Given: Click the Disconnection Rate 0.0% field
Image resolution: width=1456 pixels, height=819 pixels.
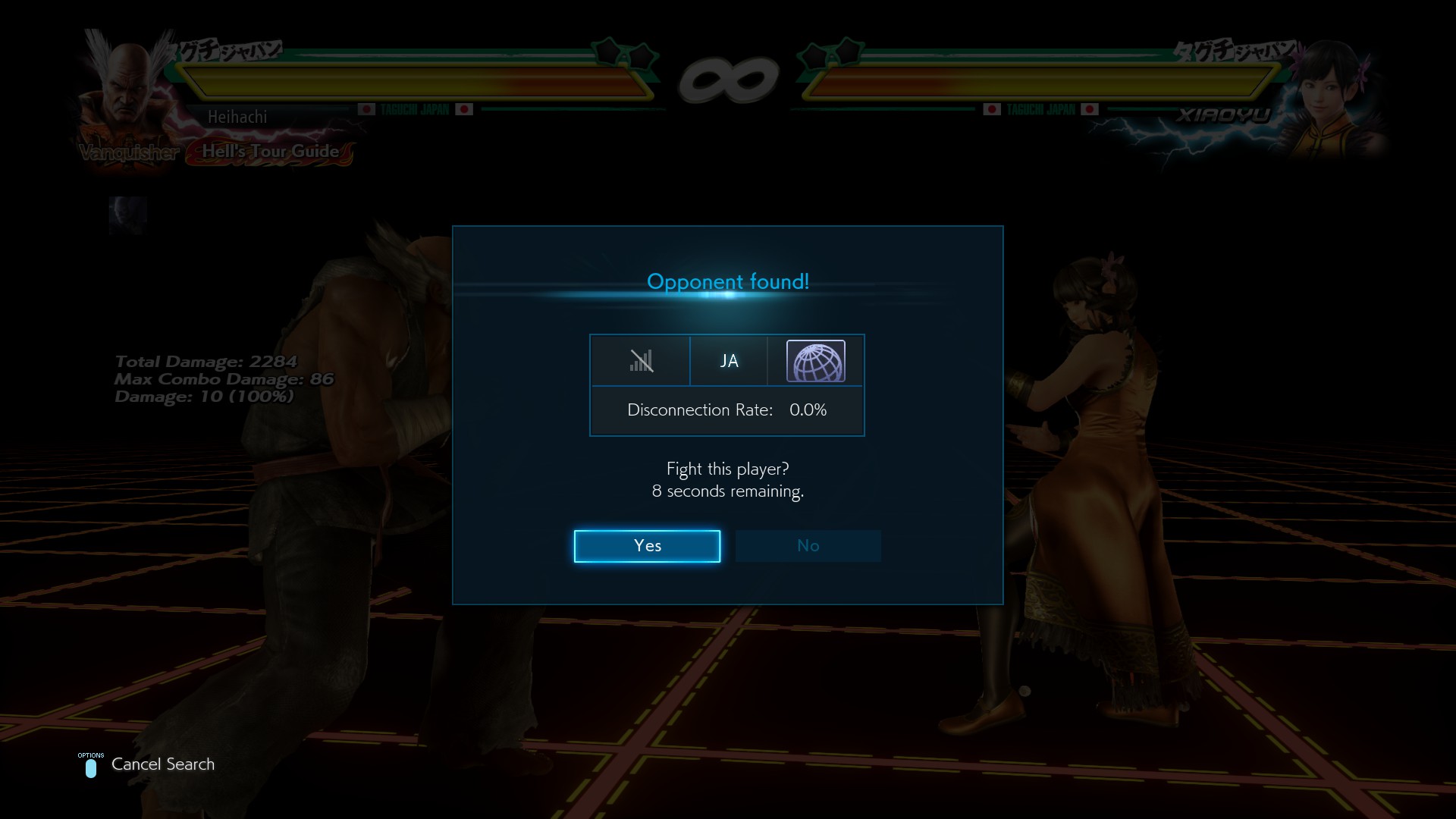Looking at the screenshot, I should tap(726, 410).
